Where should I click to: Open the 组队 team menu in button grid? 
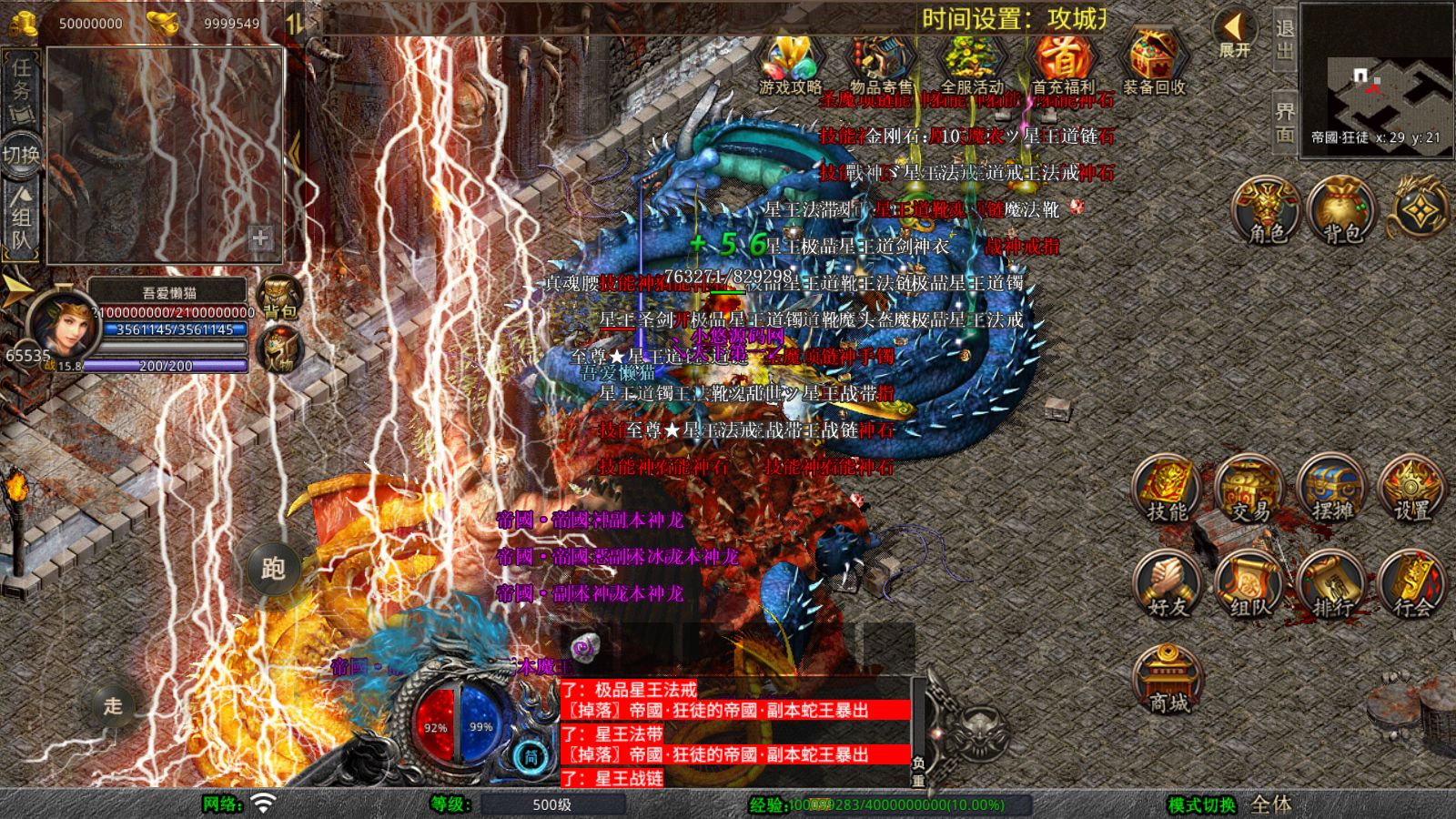pos(1249,587)
